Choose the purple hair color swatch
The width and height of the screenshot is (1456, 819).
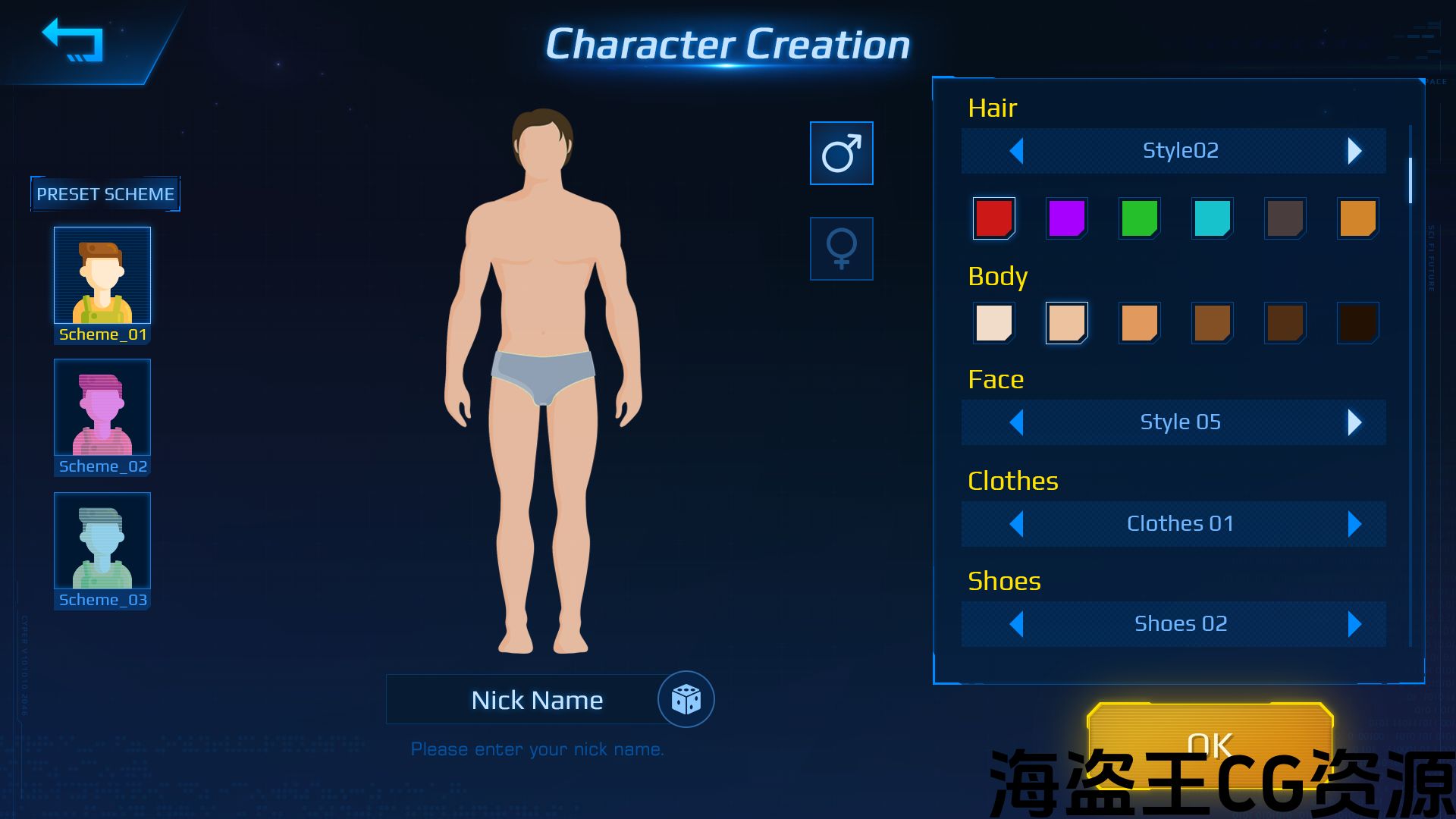coord(1066,218)
